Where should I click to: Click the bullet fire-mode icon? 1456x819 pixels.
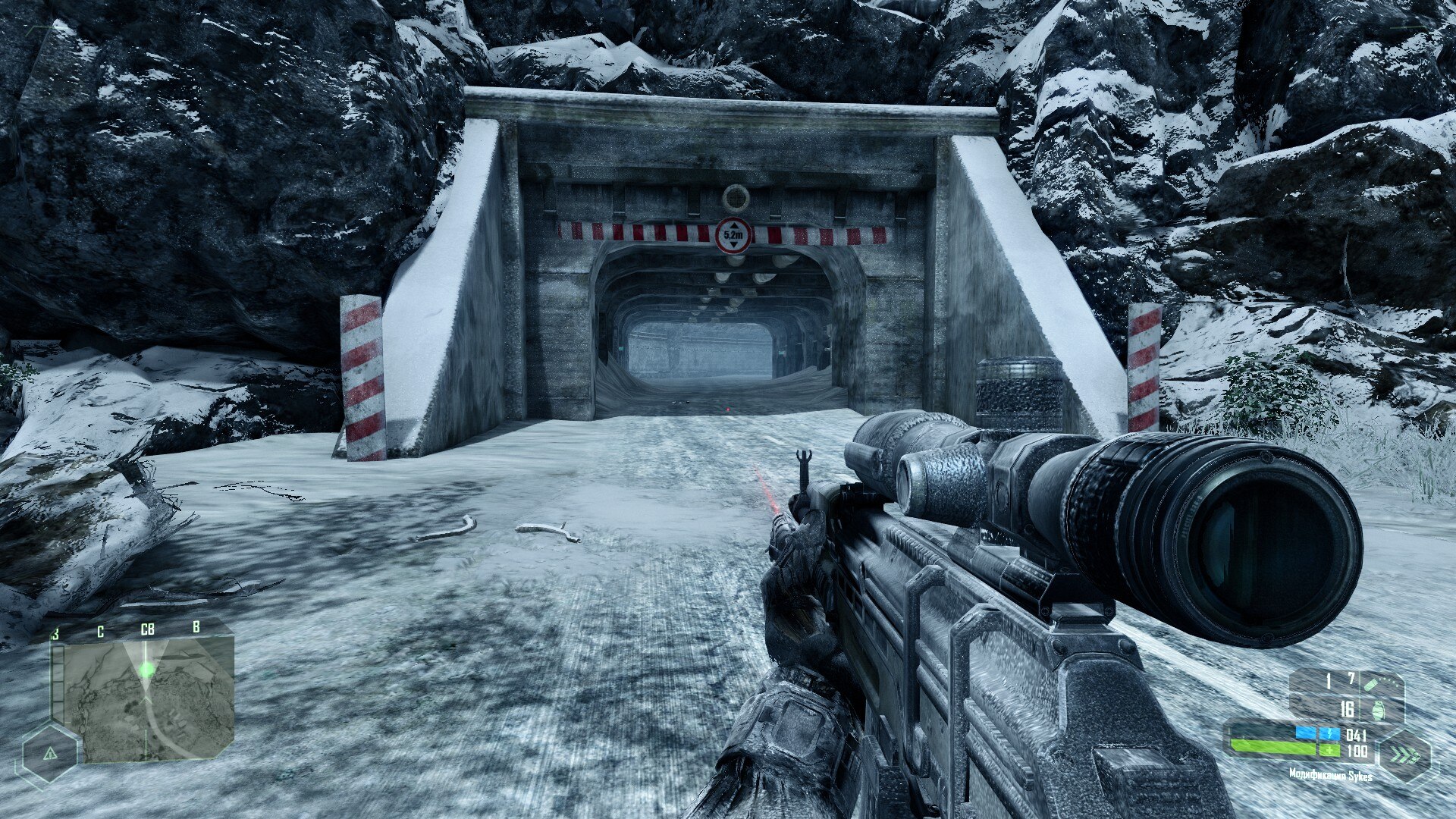pyautogui.click(x=1370, y=683)
